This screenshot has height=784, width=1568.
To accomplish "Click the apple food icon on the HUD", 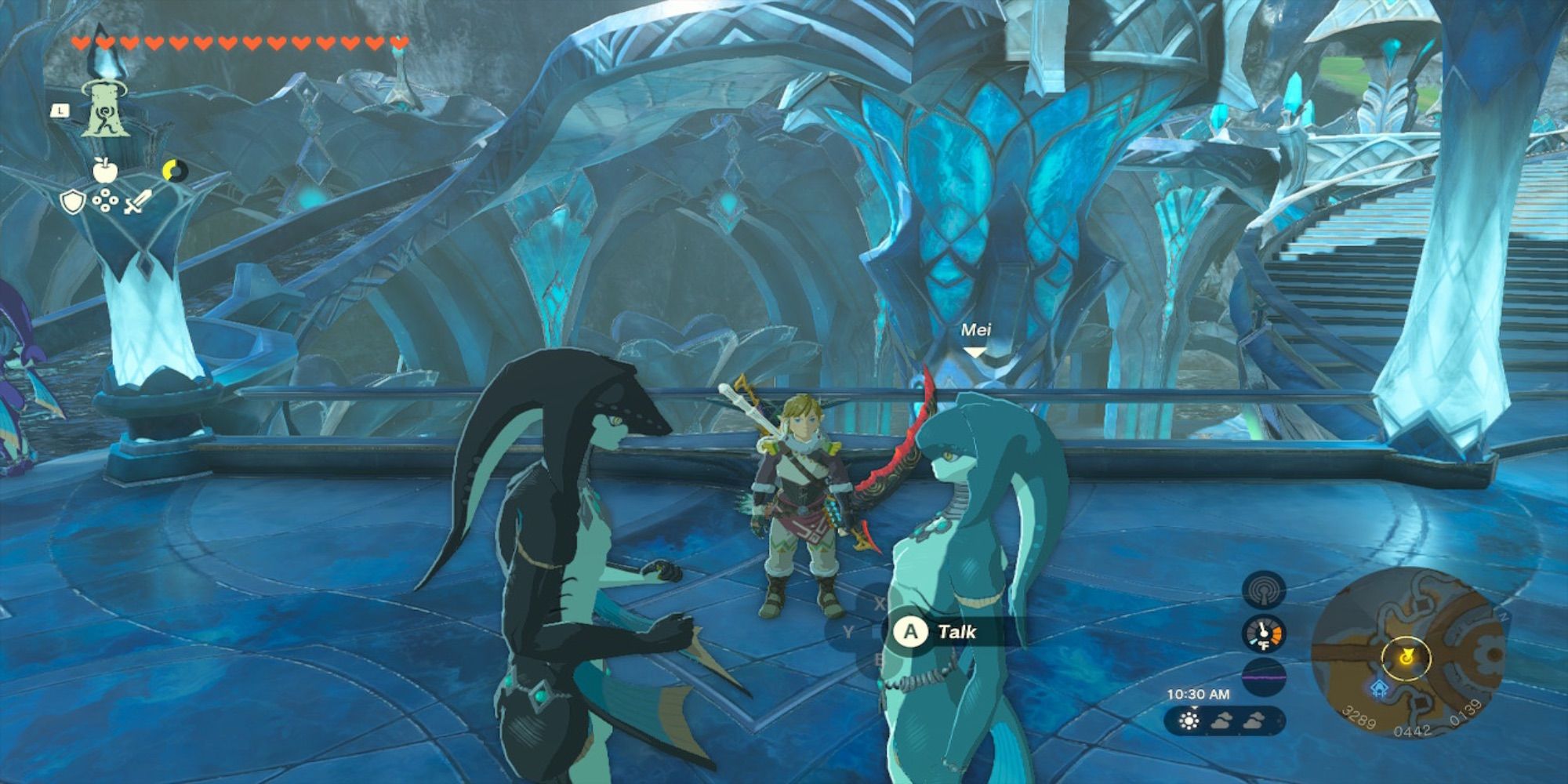I will click(105, 169).
